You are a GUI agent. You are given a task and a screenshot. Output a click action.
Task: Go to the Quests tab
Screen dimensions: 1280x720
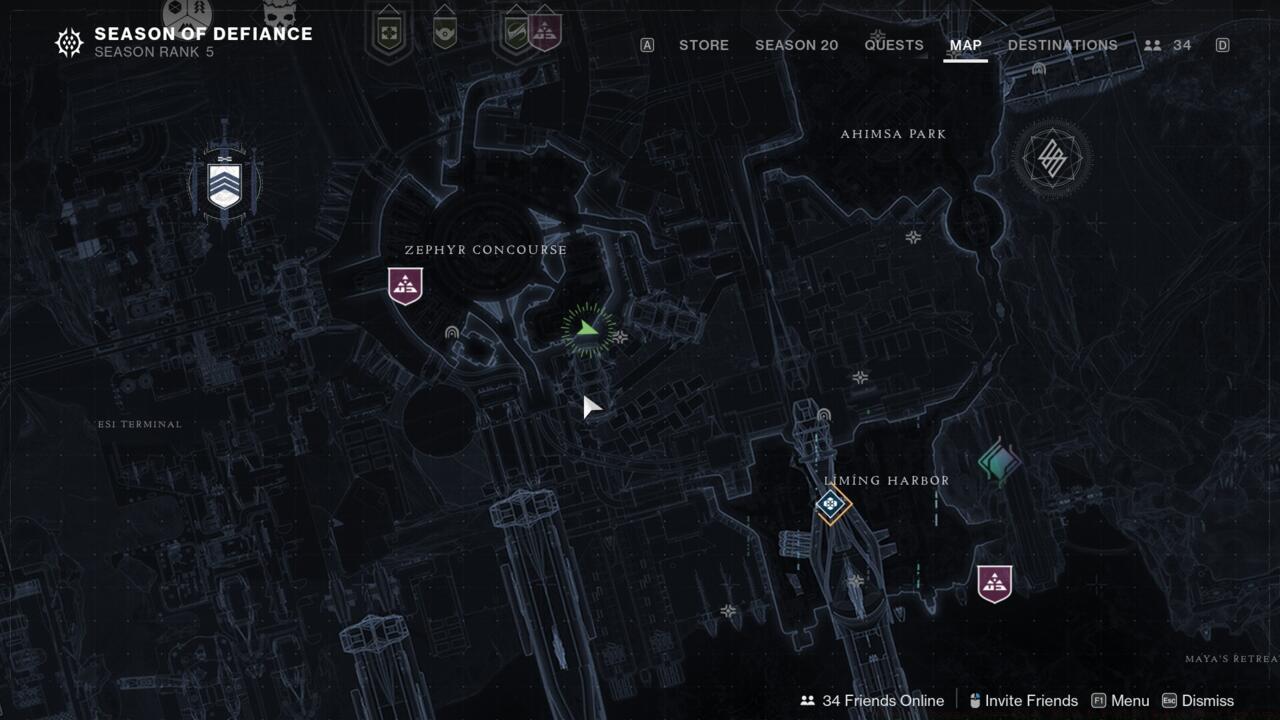click(x=894, y=45)
